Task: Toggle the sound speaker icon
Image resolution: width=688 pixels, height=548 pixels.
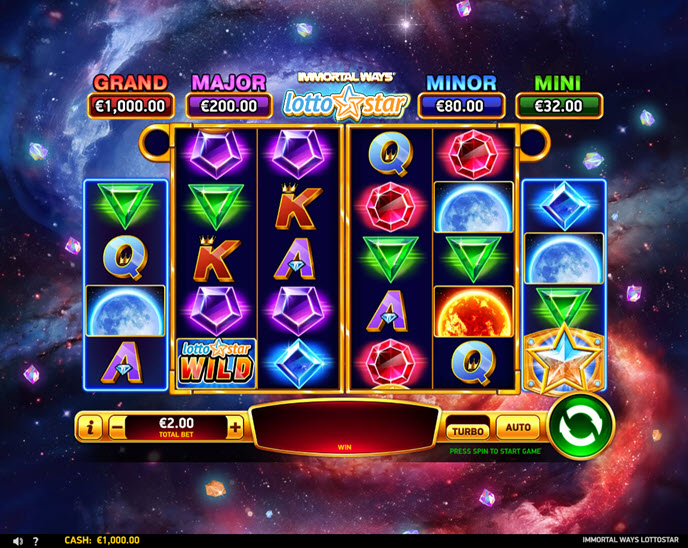Action: 17,541
